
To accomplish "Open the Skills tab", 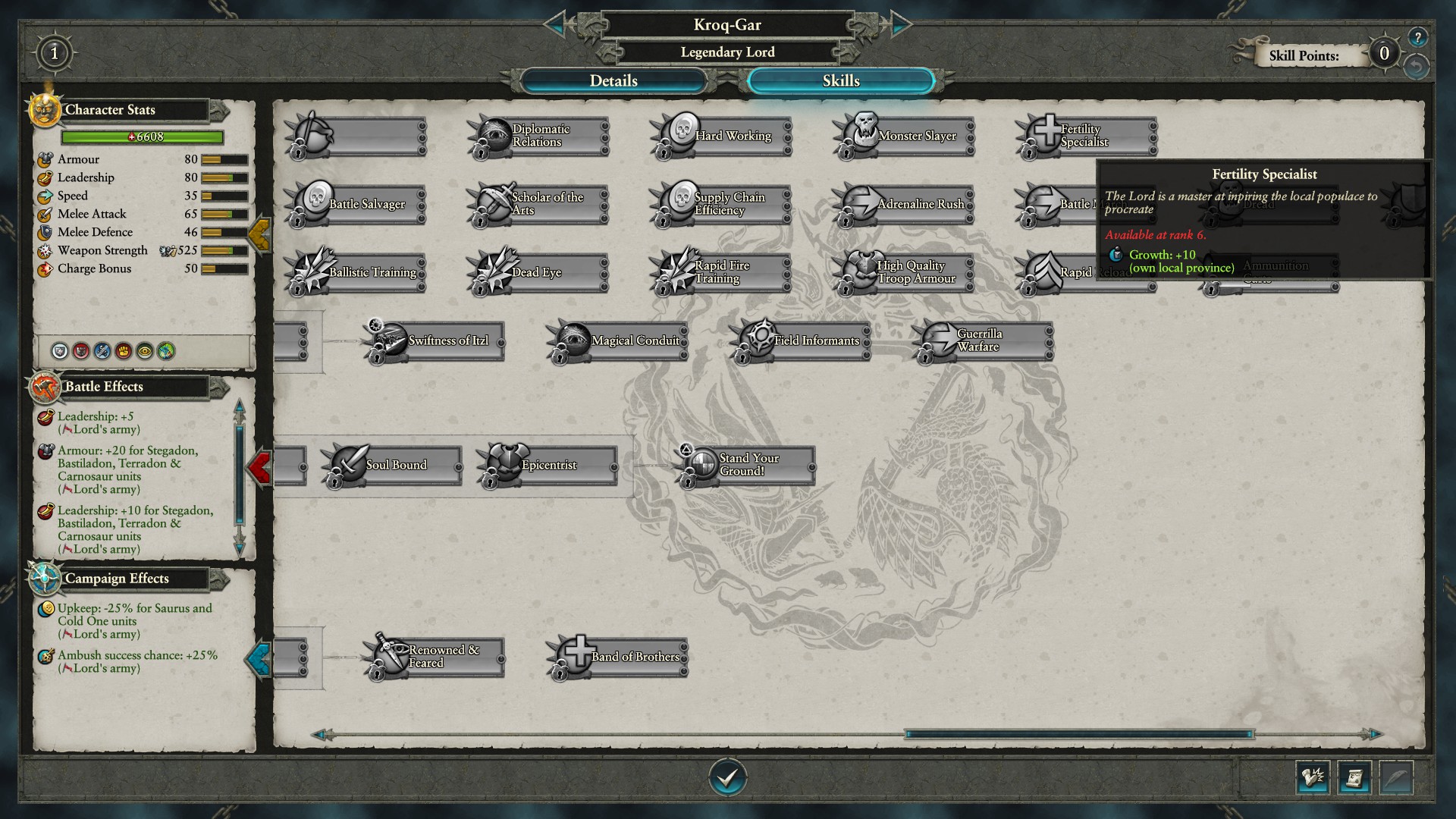I will click(840, 81).
